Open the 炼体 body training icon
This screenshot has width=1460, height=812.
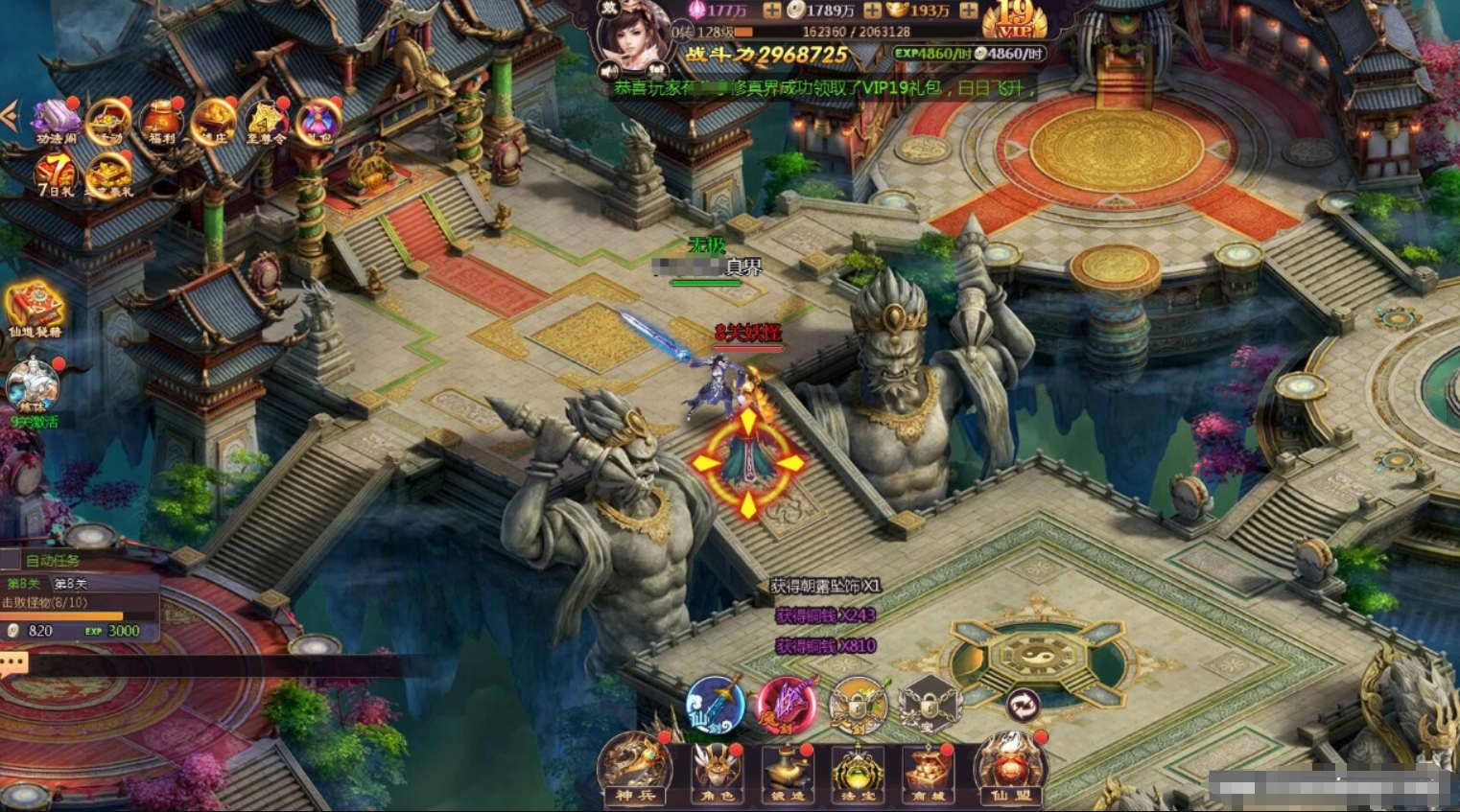tap(34, 386)
